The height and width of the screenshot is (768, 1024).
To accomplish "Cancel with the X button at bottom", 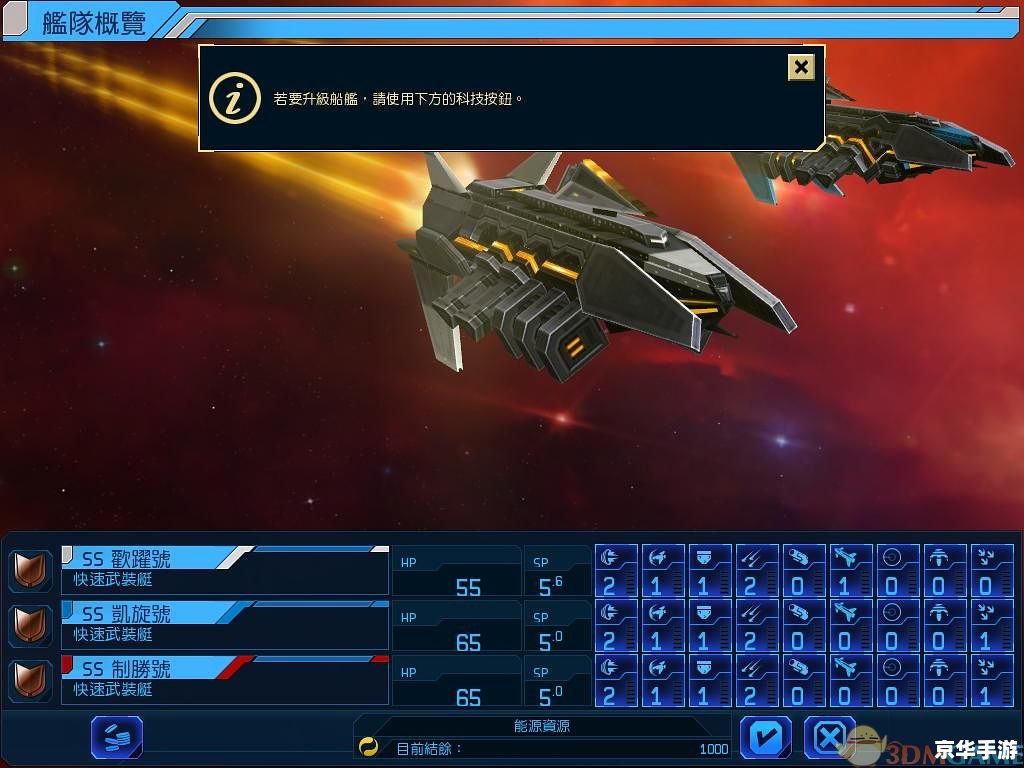I will click(x=830, y=738).
